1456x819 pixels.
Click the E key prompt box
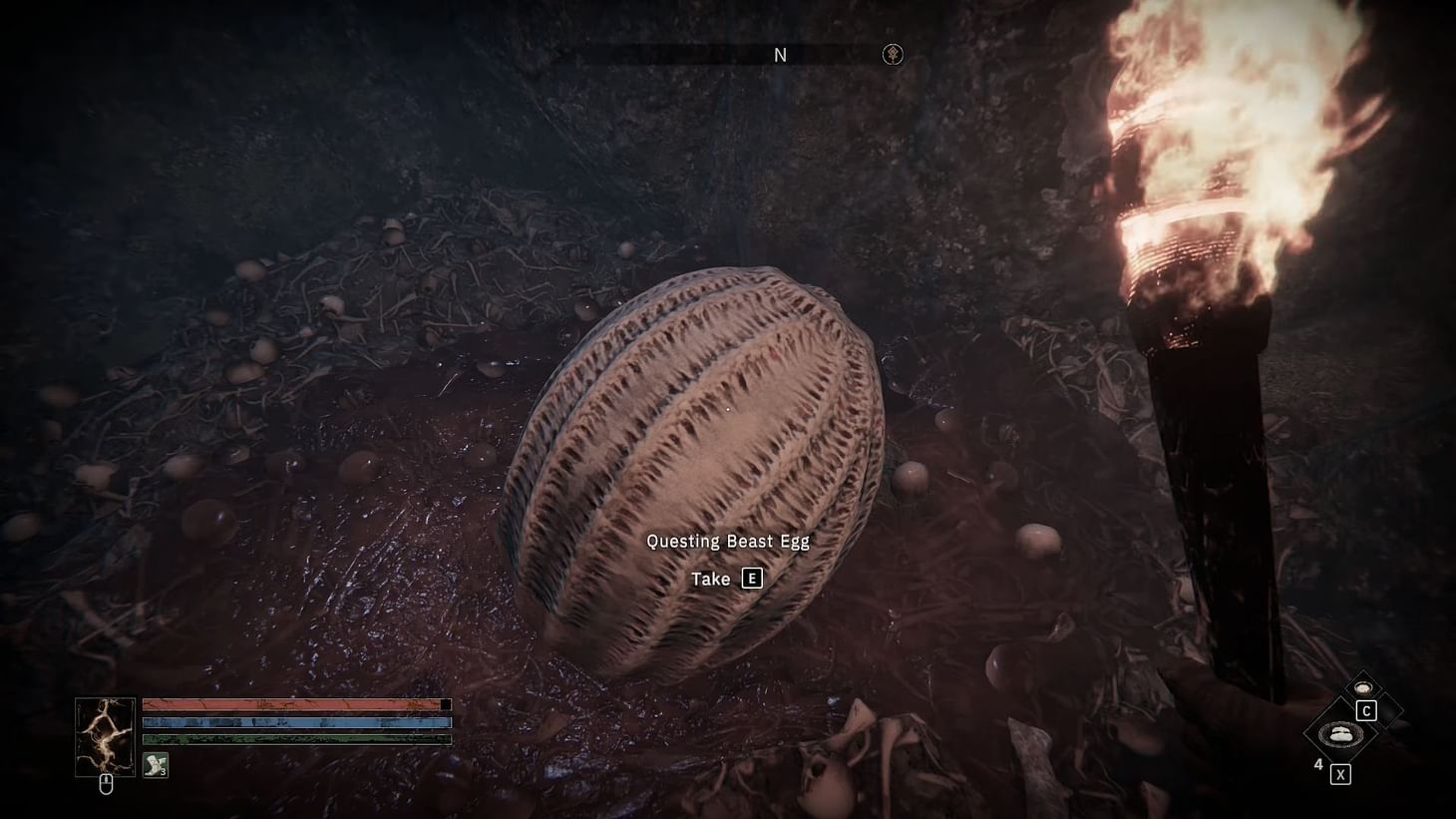[752, 578]
